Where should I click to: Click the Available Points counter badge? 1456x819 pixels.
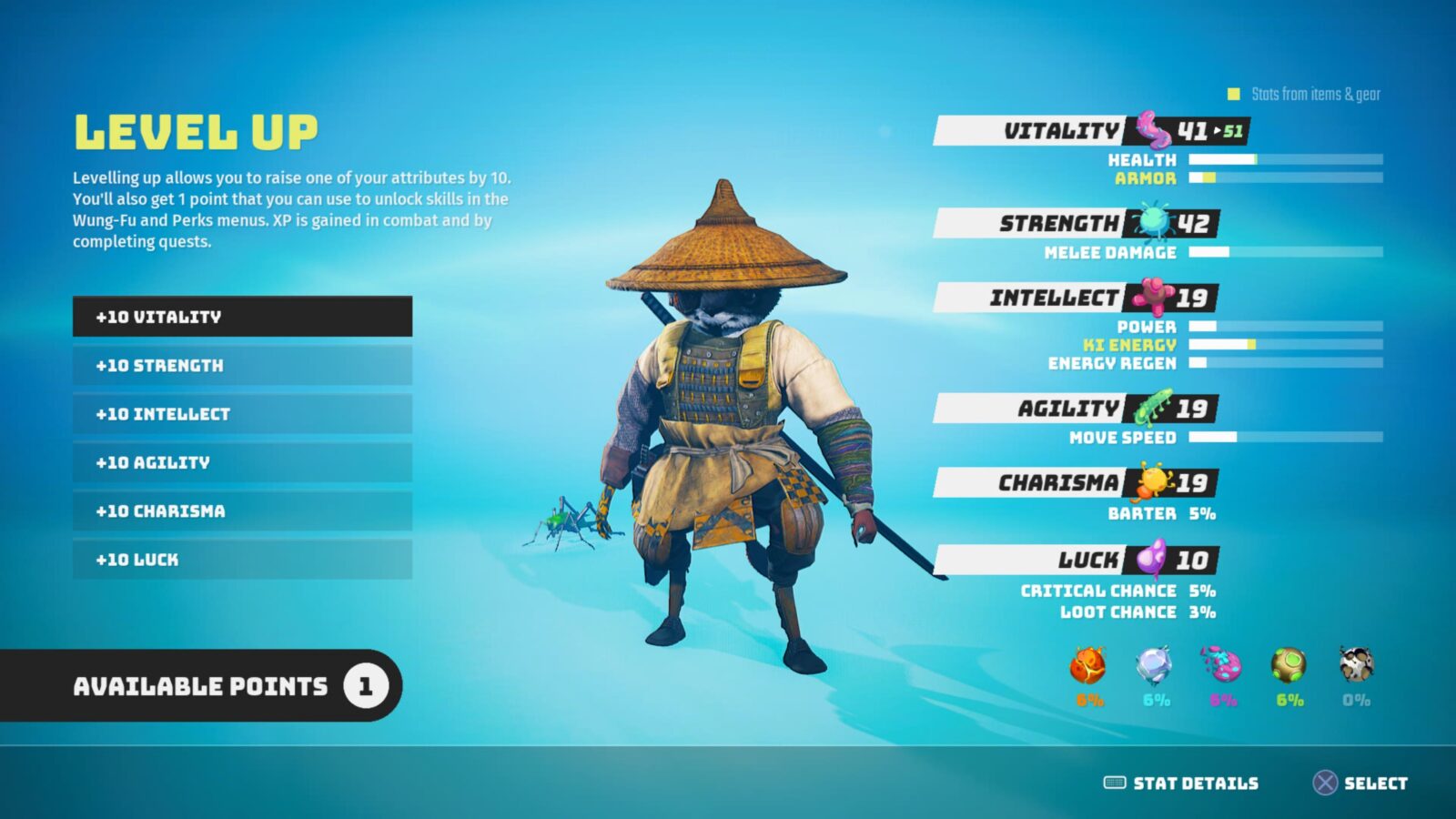(x=368, y=686)
